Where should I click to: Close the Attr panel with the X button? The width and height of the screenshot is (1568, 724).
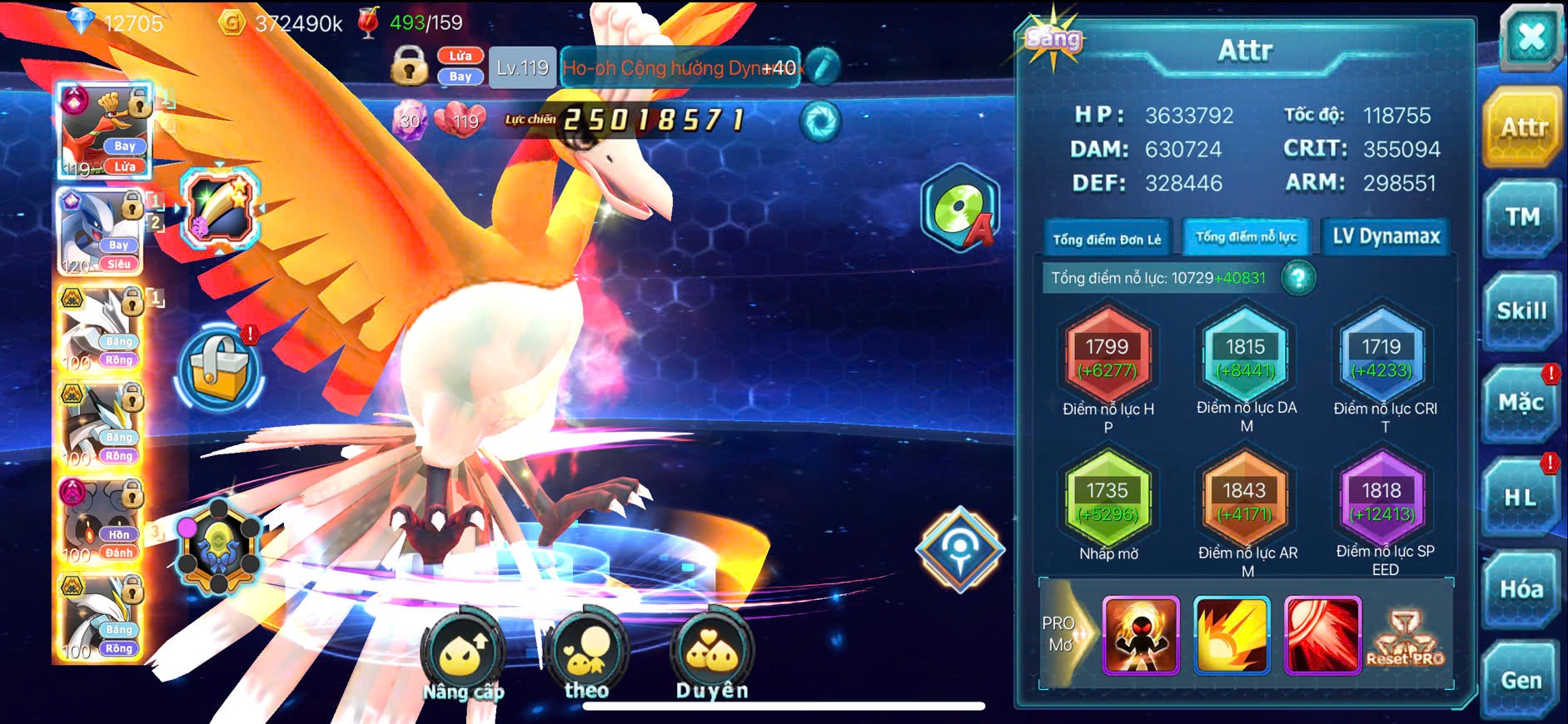coord(1531,38)
